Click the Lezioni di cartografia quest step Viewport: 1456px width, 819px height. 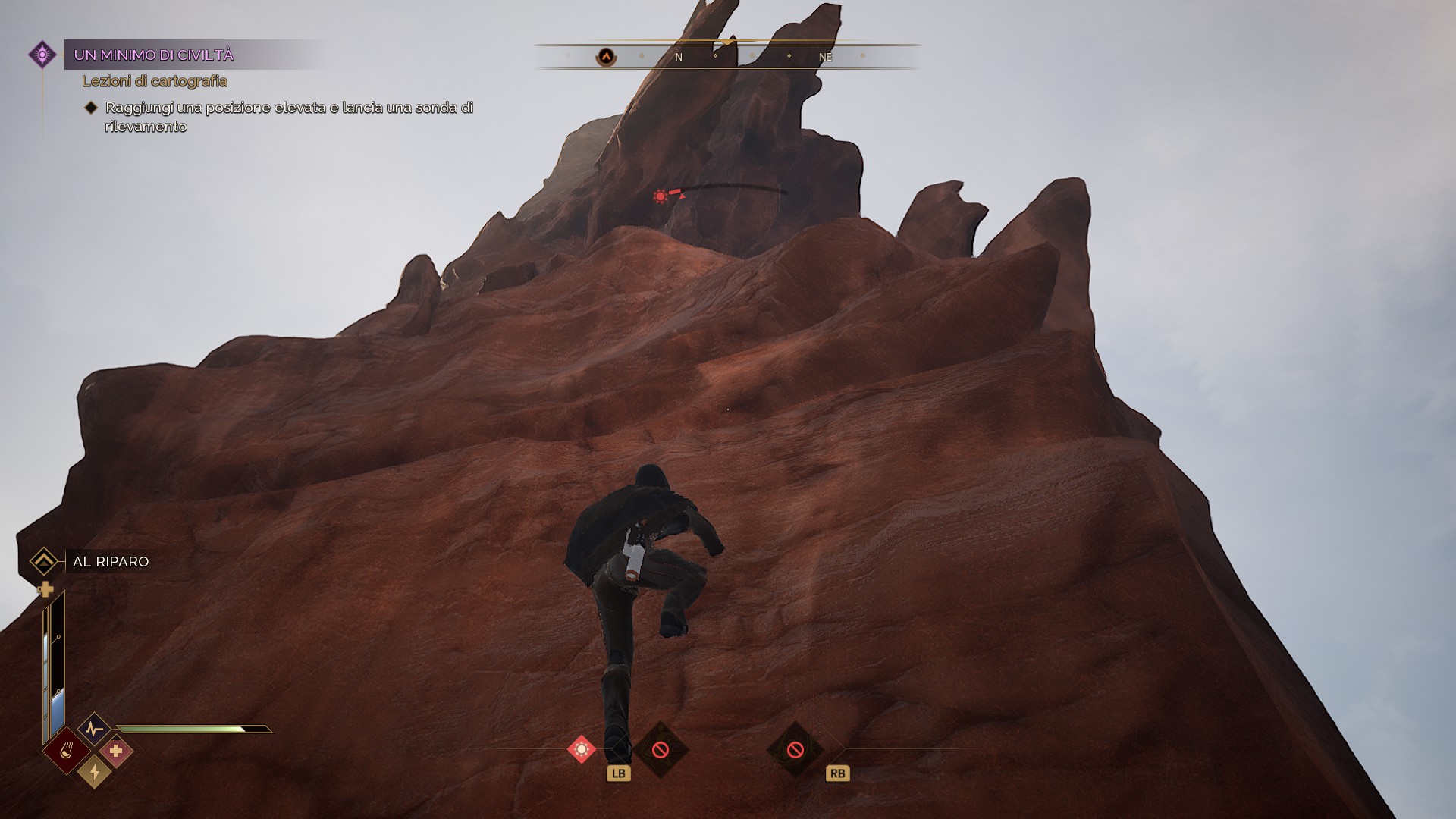click(155, 81)
